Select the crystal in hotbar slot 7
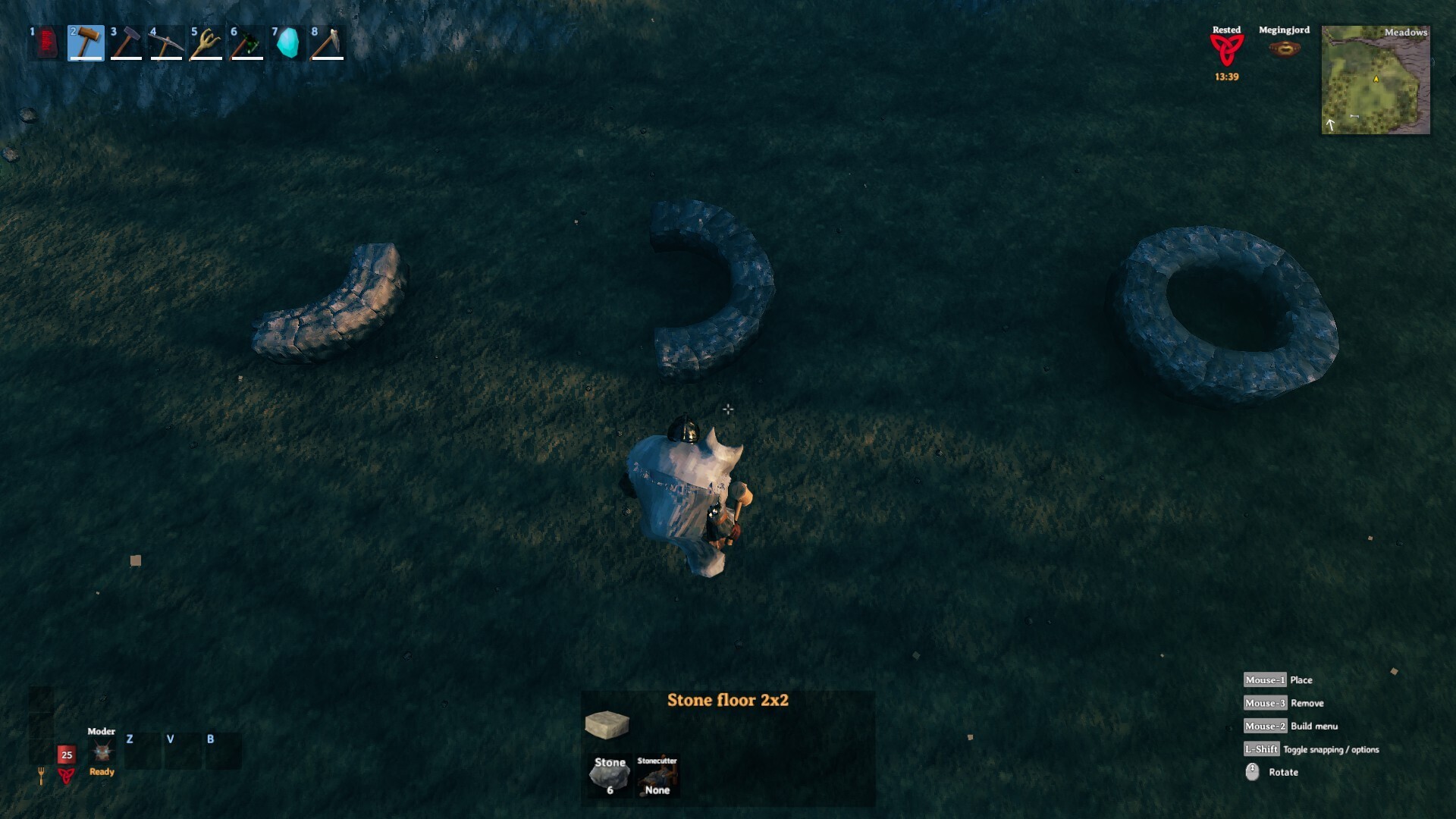Viewport: 1456px width, 819px height. pos(287,43)
